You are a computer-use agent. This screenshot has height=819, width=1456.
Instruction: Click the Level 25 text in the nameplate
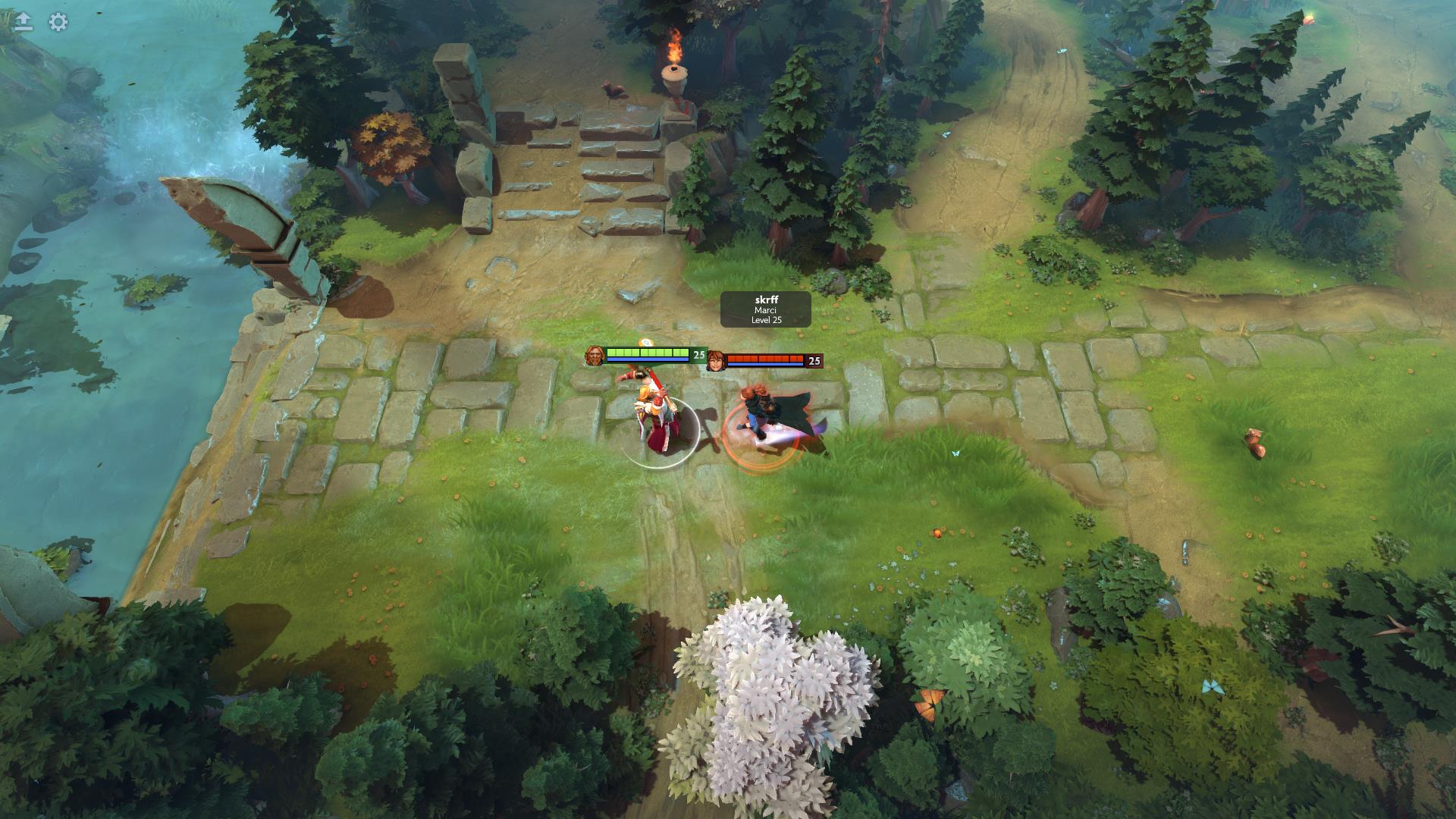[765, 319]
